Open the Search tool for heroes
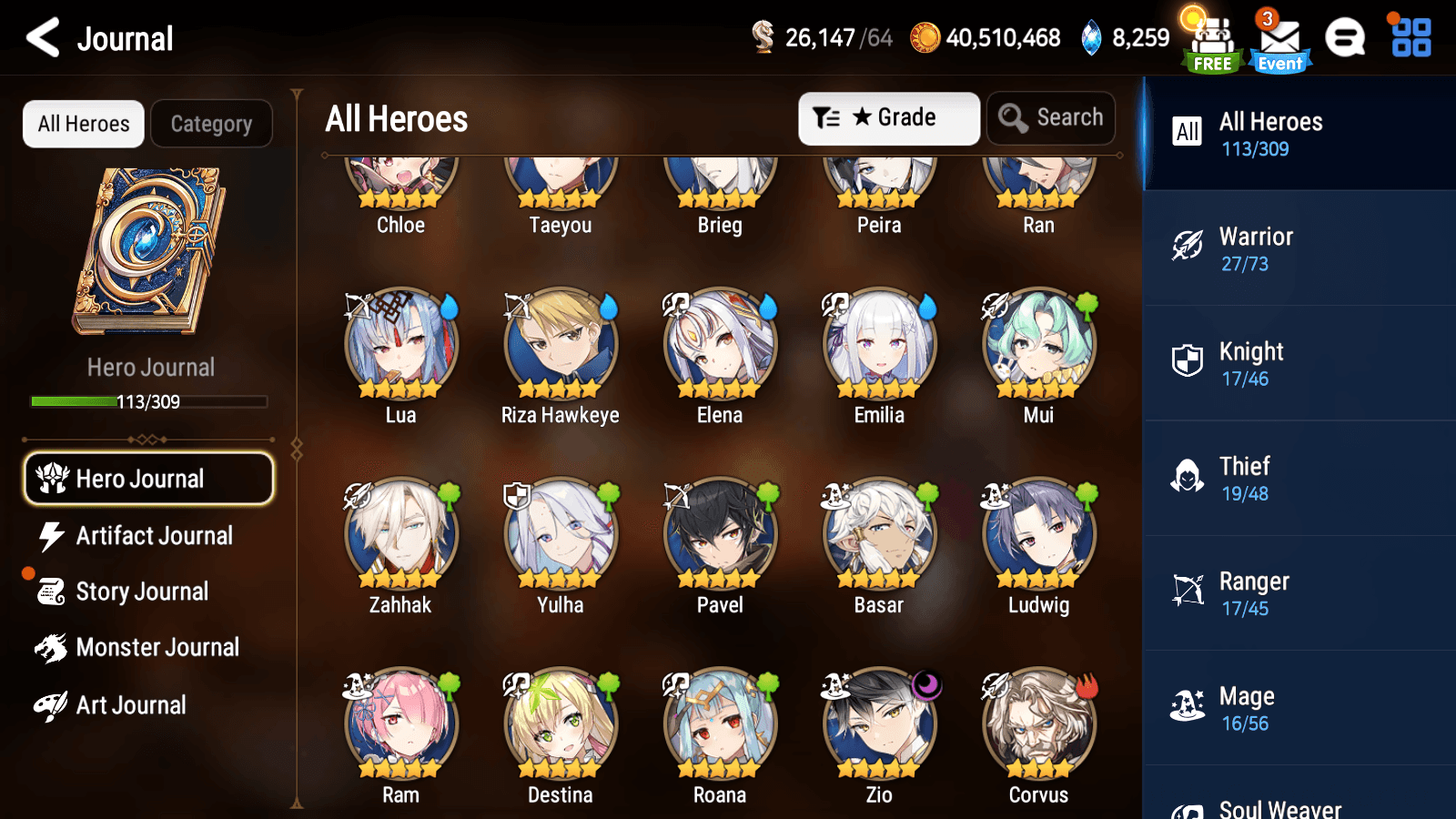This screenshot has height=819, width=1456. tap(1051, 117)
